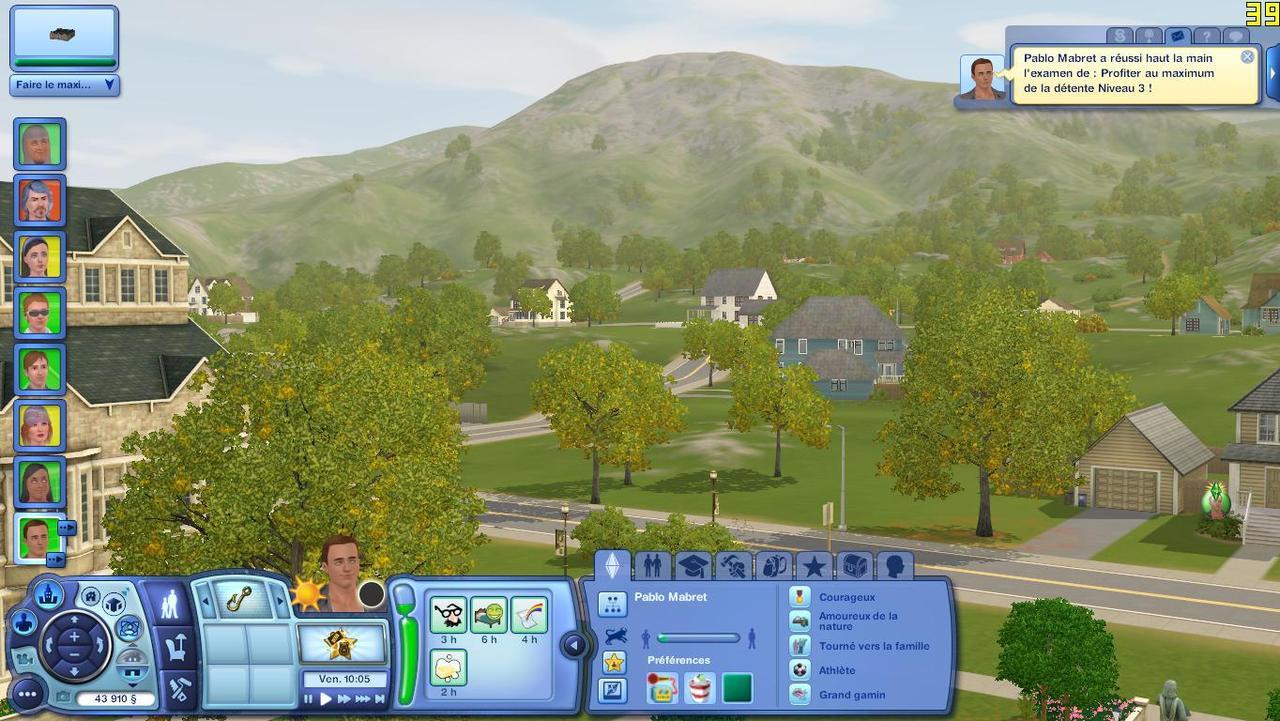Click the Courageux trait icon

click(x=799, y=597)
